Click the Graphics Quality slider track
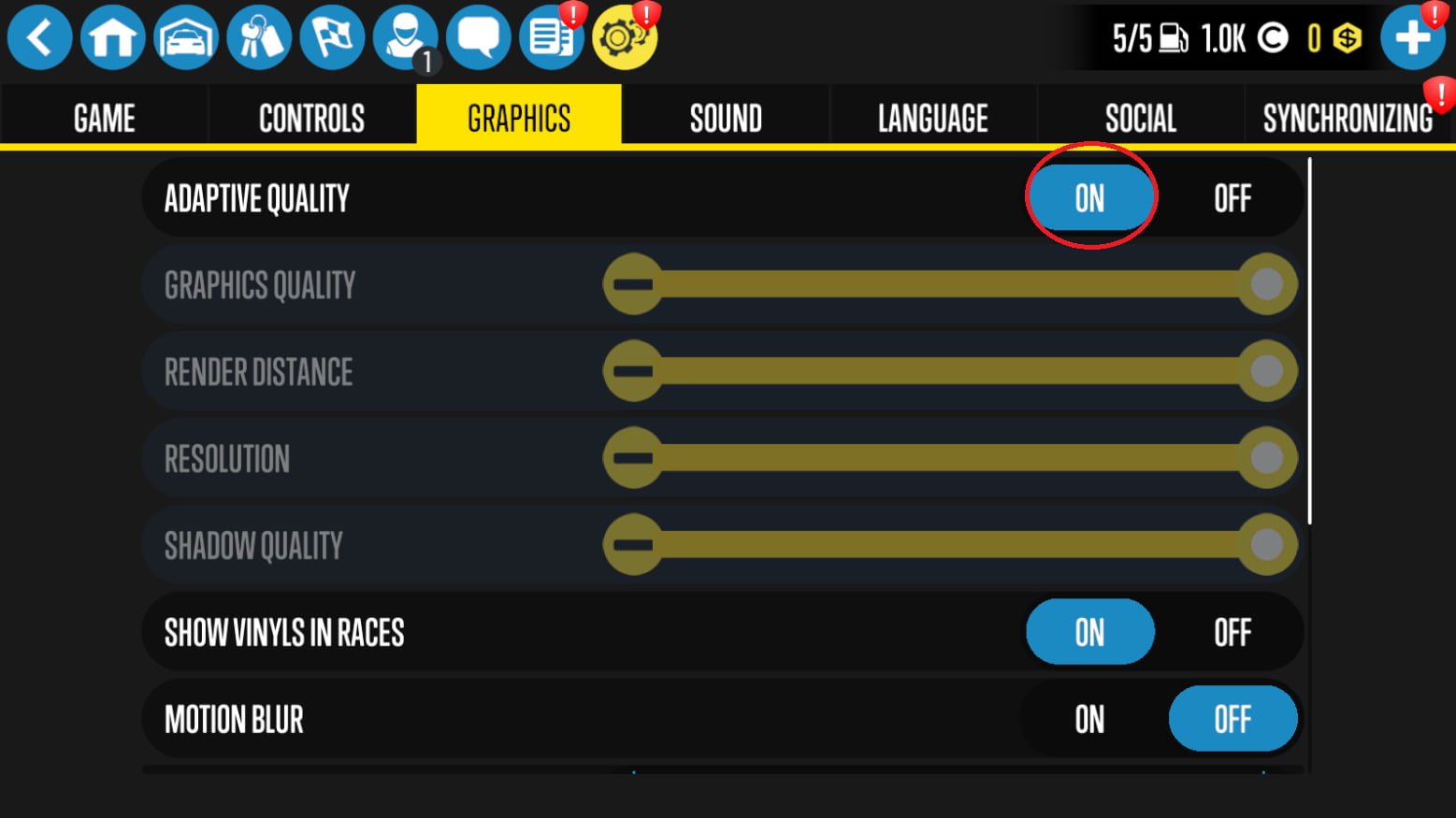 949,284
